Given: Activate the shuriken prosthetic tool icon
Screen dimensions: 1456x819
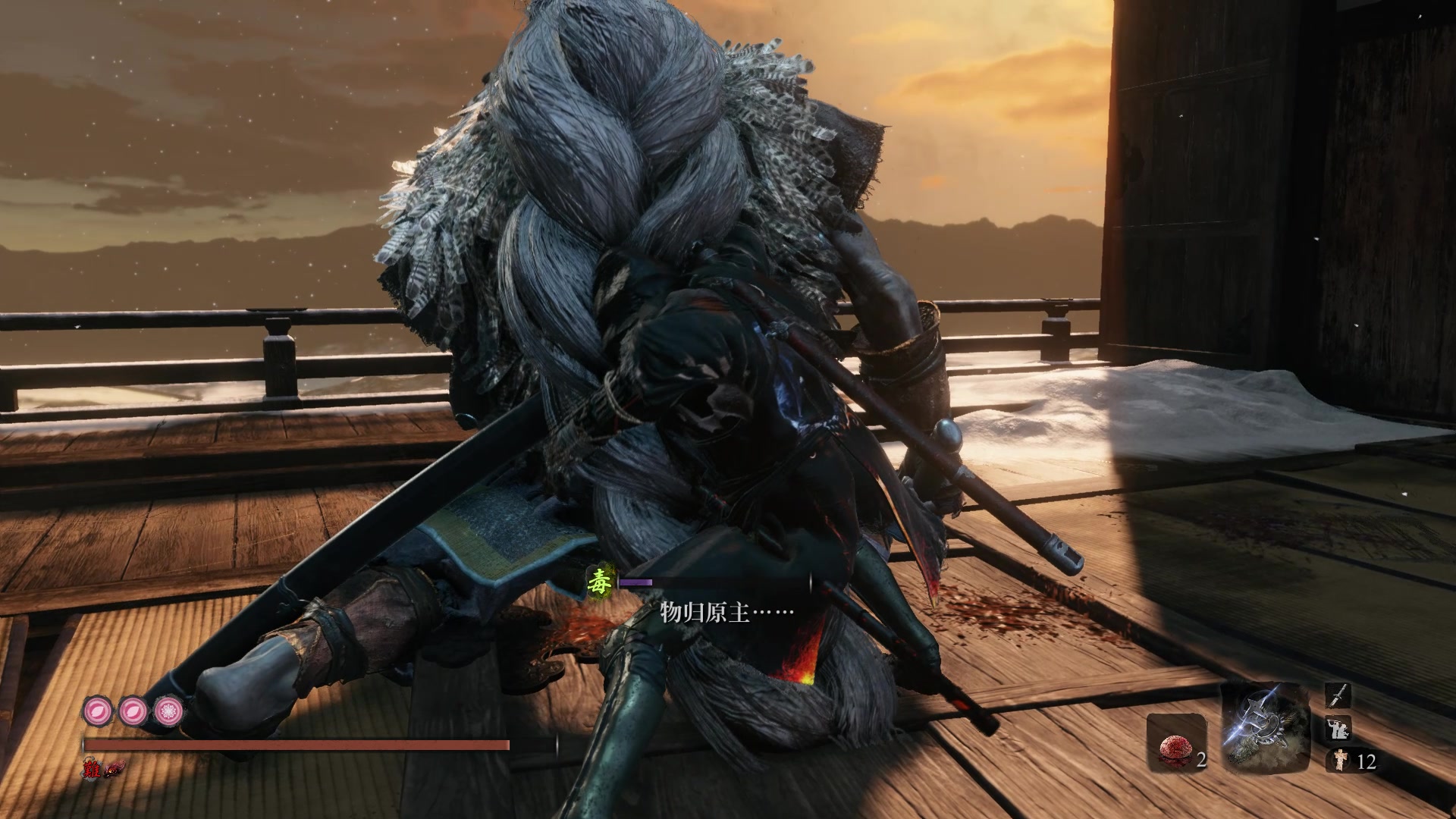Looking at the screenshot, I should [1265, 725].
